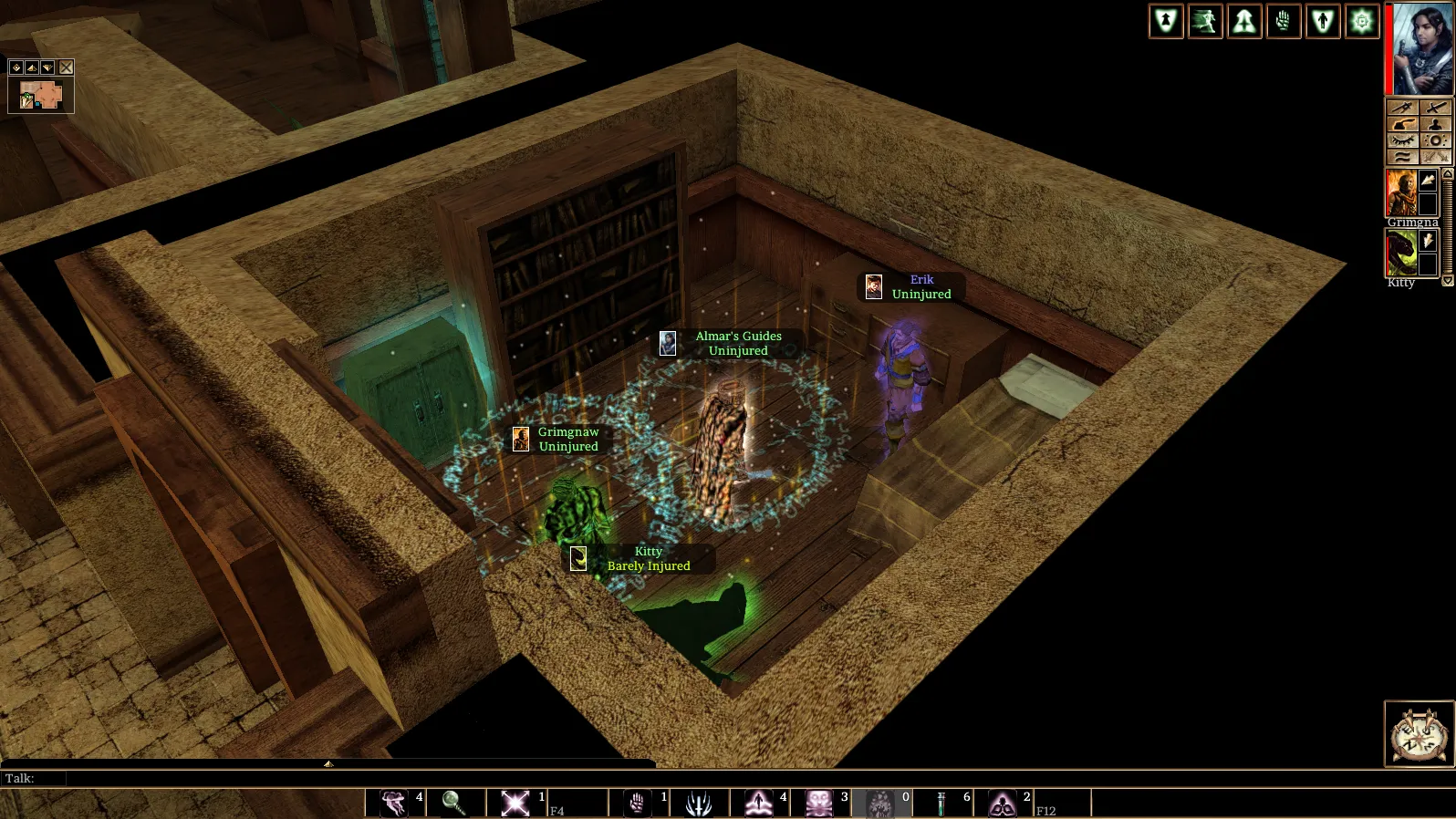Close the minimap with the X button

[x=67, y=67]
